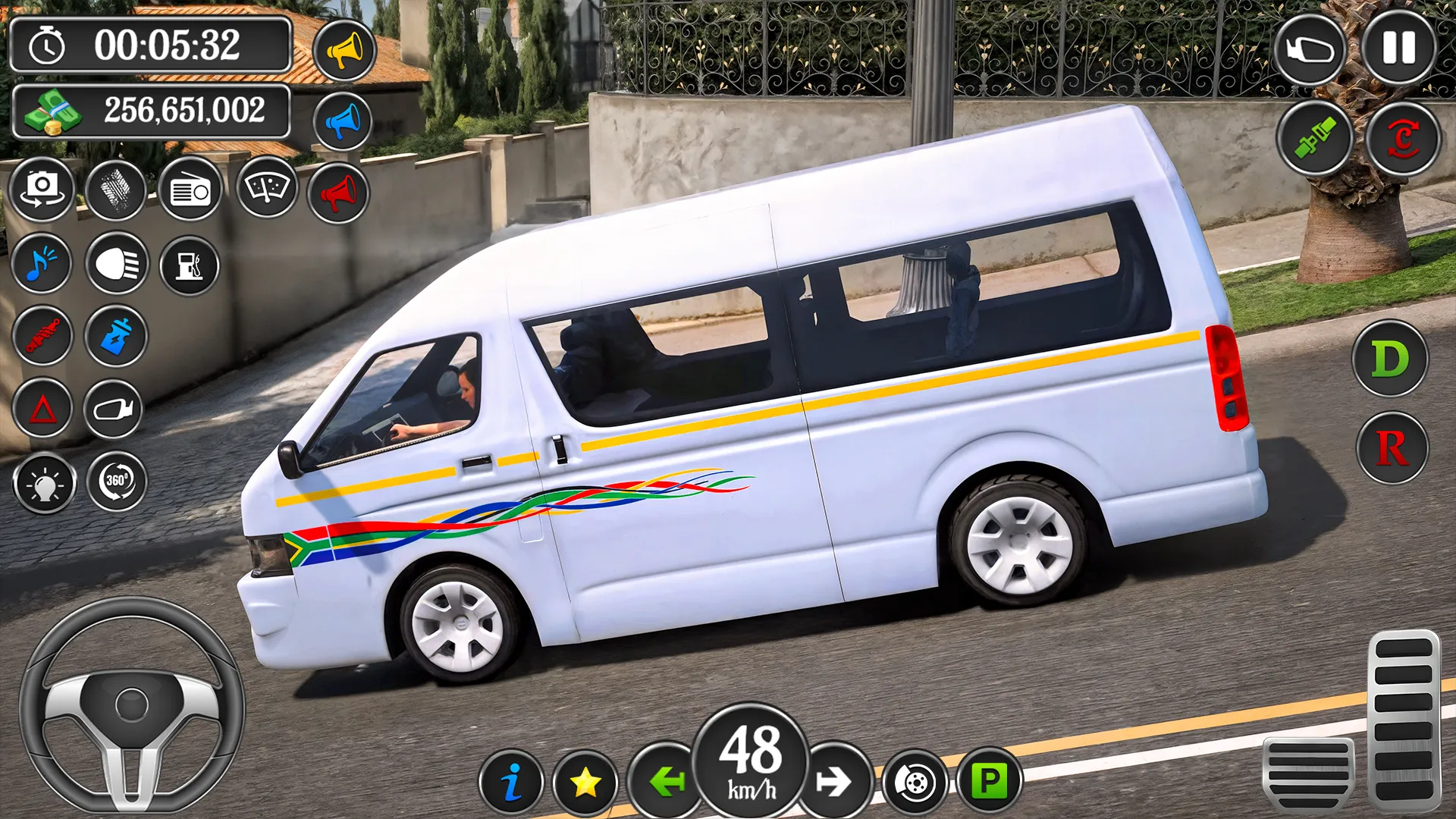This screenshot has height=819, width=1456.
Task: Signal left with the green arrow
Action: [666, 781]
